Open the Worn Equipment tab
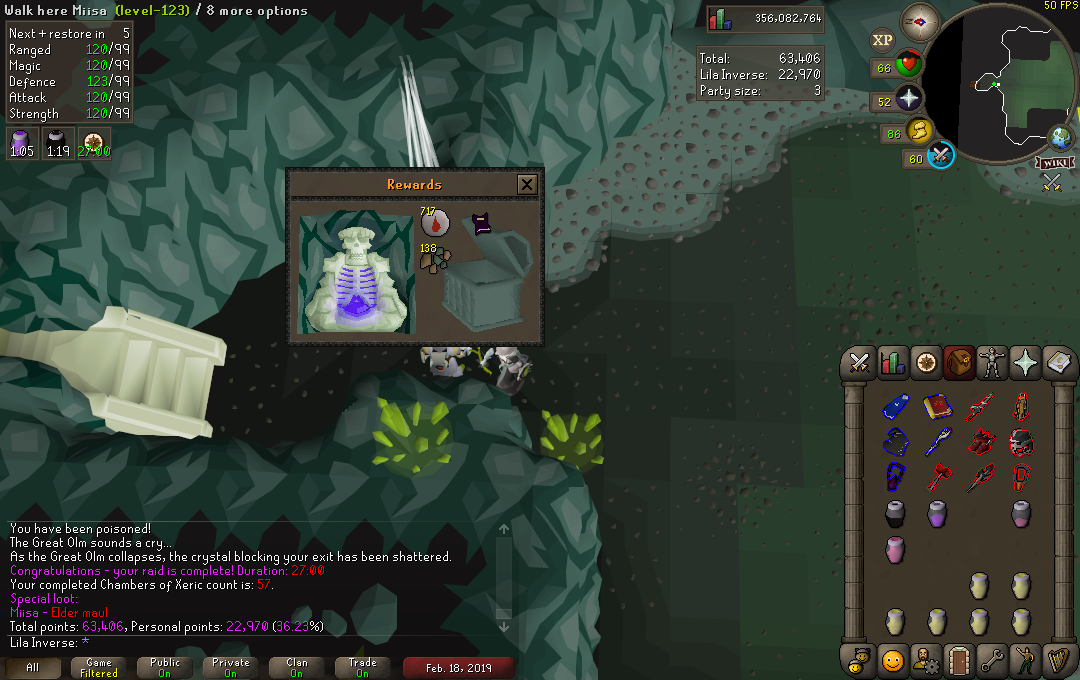1080x680 pixels. tap(991, 363)
